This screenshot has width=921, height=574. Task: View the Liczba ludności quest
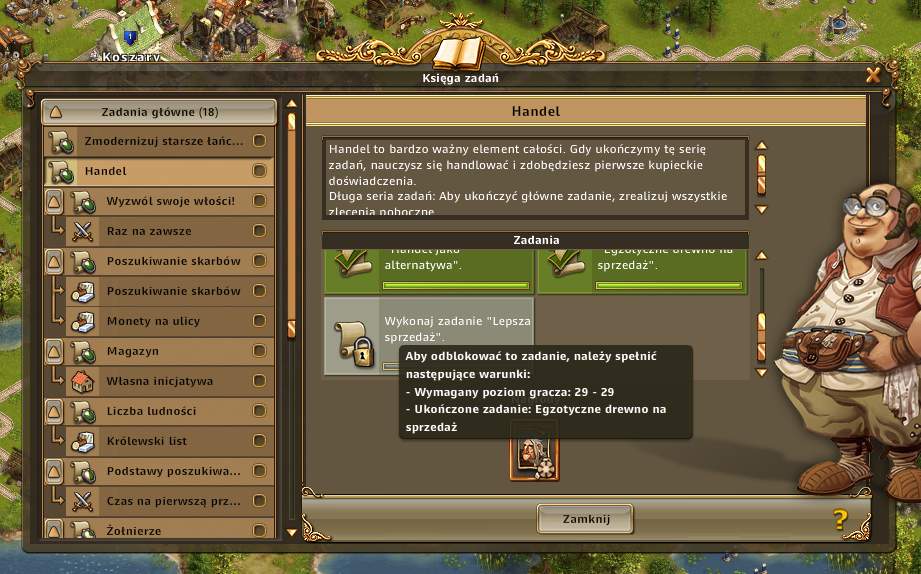click(x=170, y=411)
